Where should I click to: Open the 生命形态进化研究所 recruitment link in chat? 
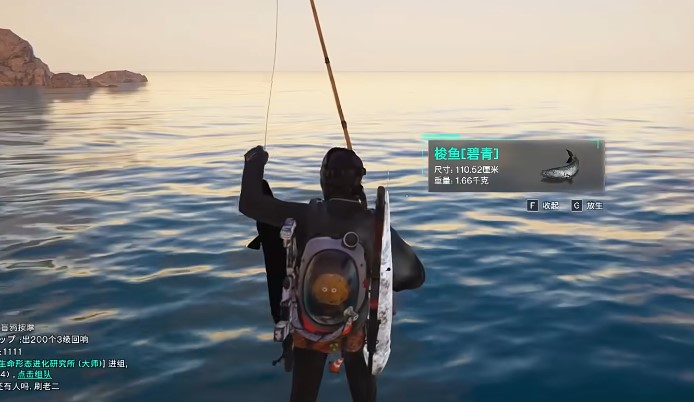(x=50, y=363)
